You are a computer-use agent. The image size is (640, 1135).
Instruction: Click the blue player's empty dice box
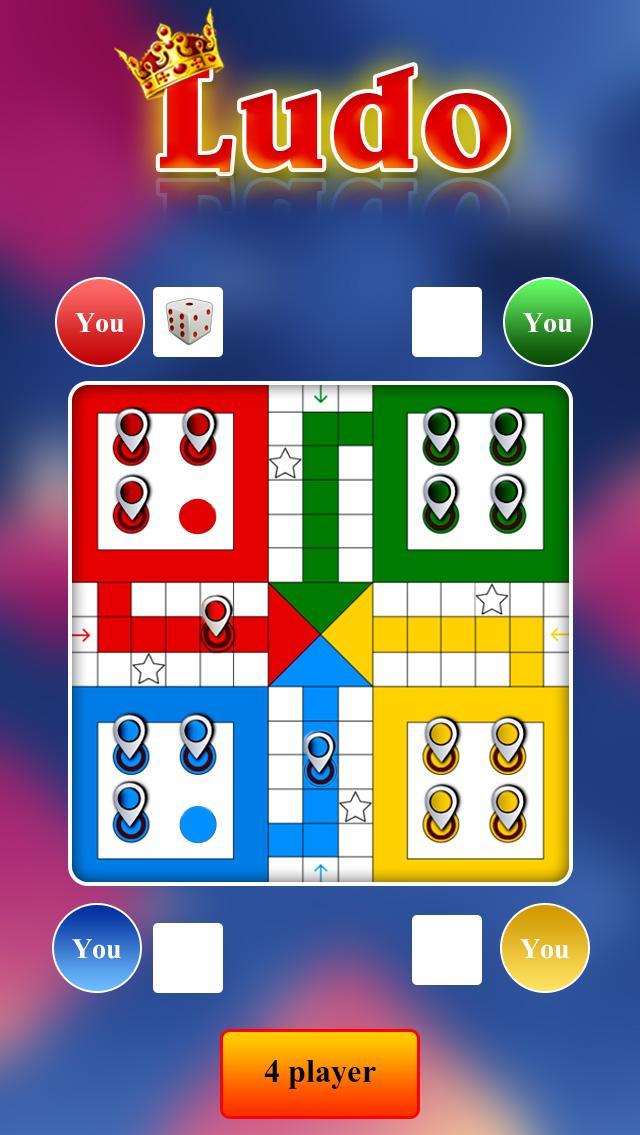click(x=188, y=957)
